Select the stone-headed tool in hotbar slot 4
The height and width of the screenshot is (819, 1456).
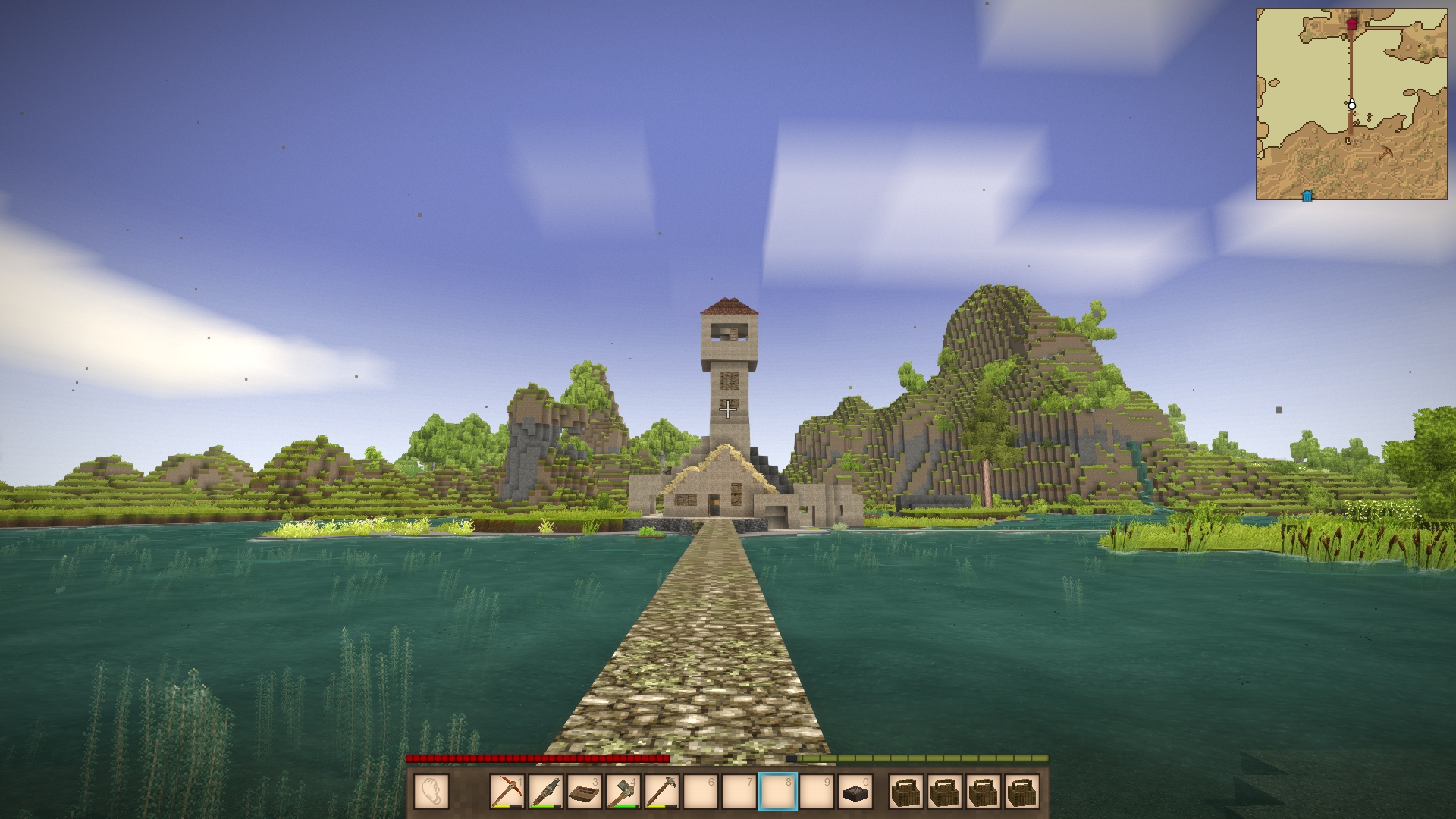tap(623, 792)
